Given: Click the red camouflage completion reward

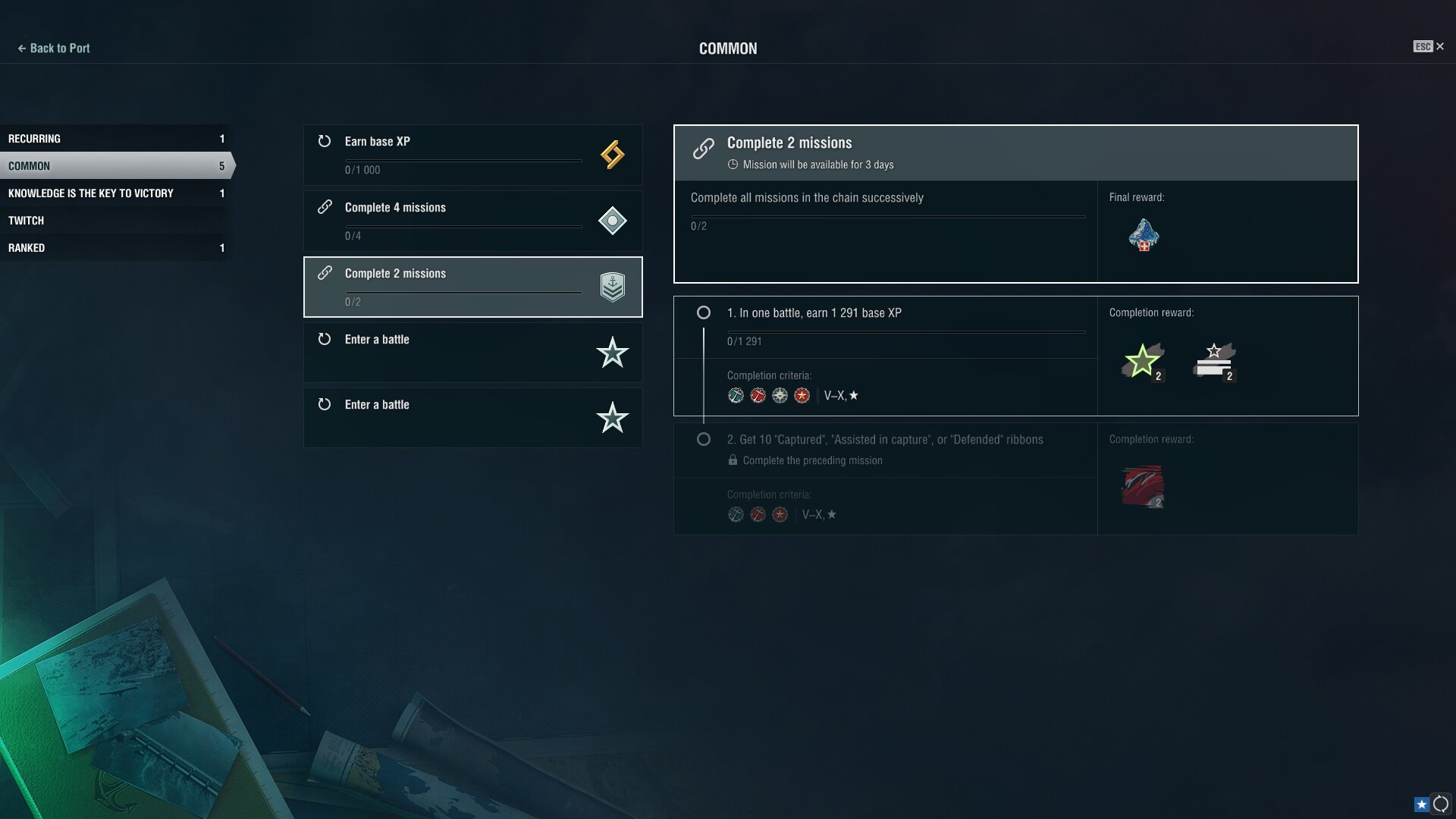Looking at the screenshot, I should click(1143, 486).
